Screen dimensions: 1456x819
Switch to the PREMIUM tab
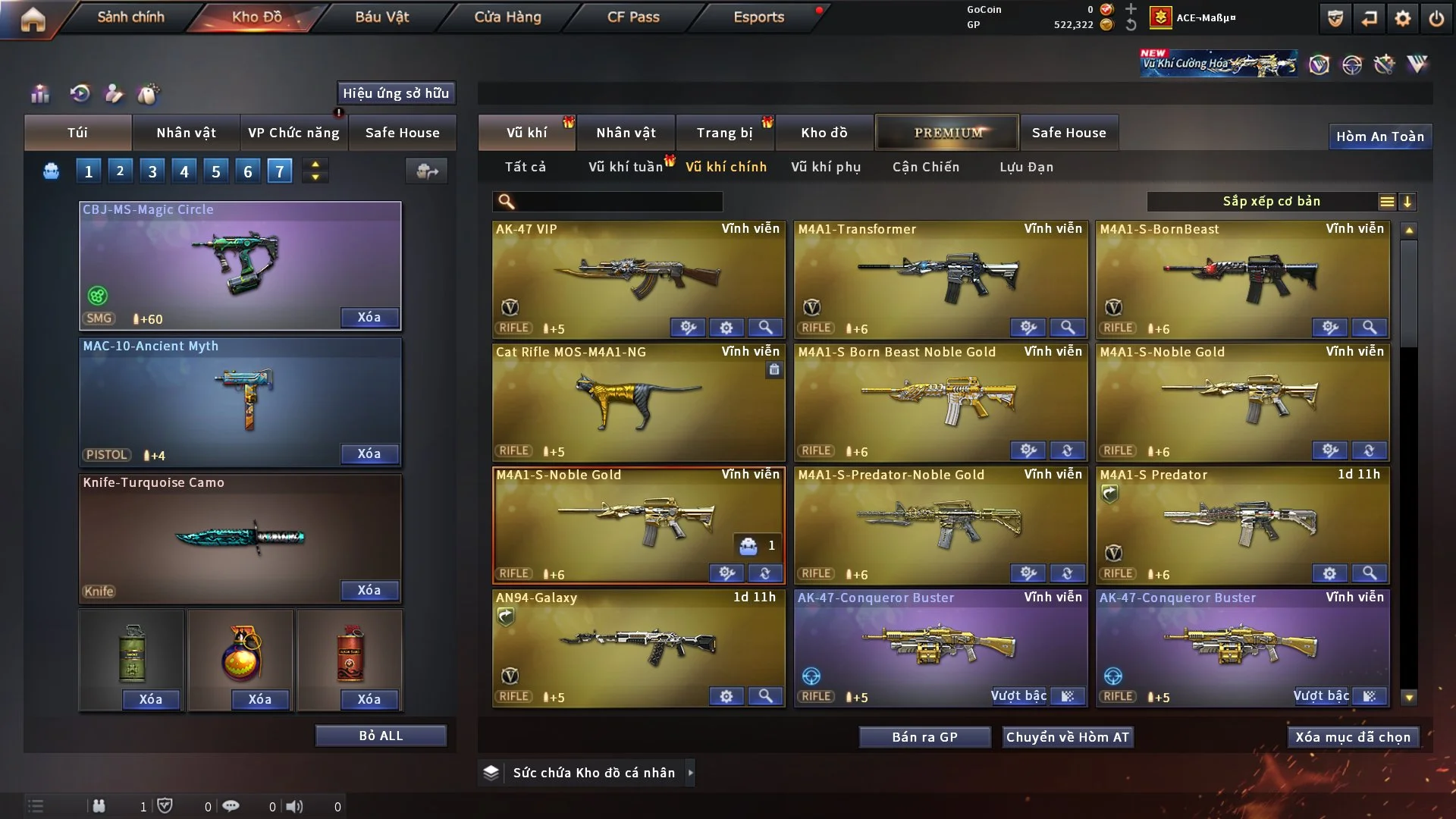click(947, 133)
